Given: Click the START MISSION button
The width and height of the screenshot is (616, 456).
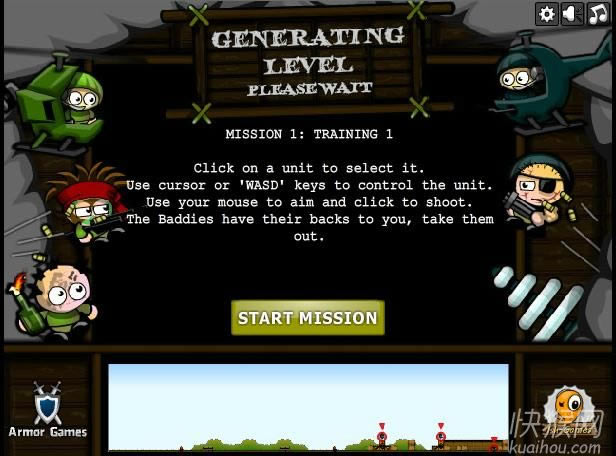Looking at the screenshot, I should (x=308, y=318).
